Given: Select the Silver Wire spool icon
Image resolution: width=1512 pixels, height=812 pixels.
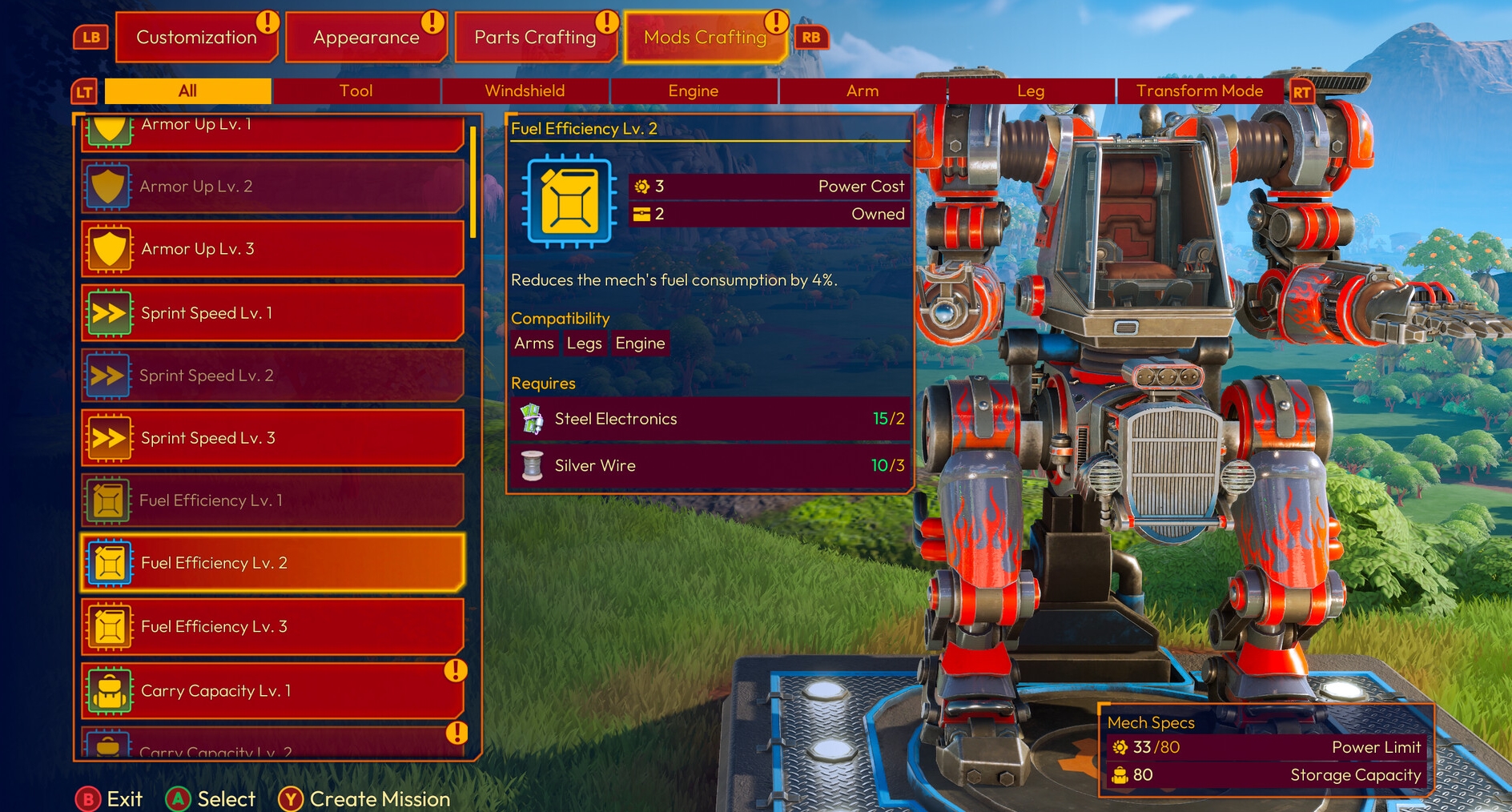Looking at the screenshot, I should tap(533, 465).
